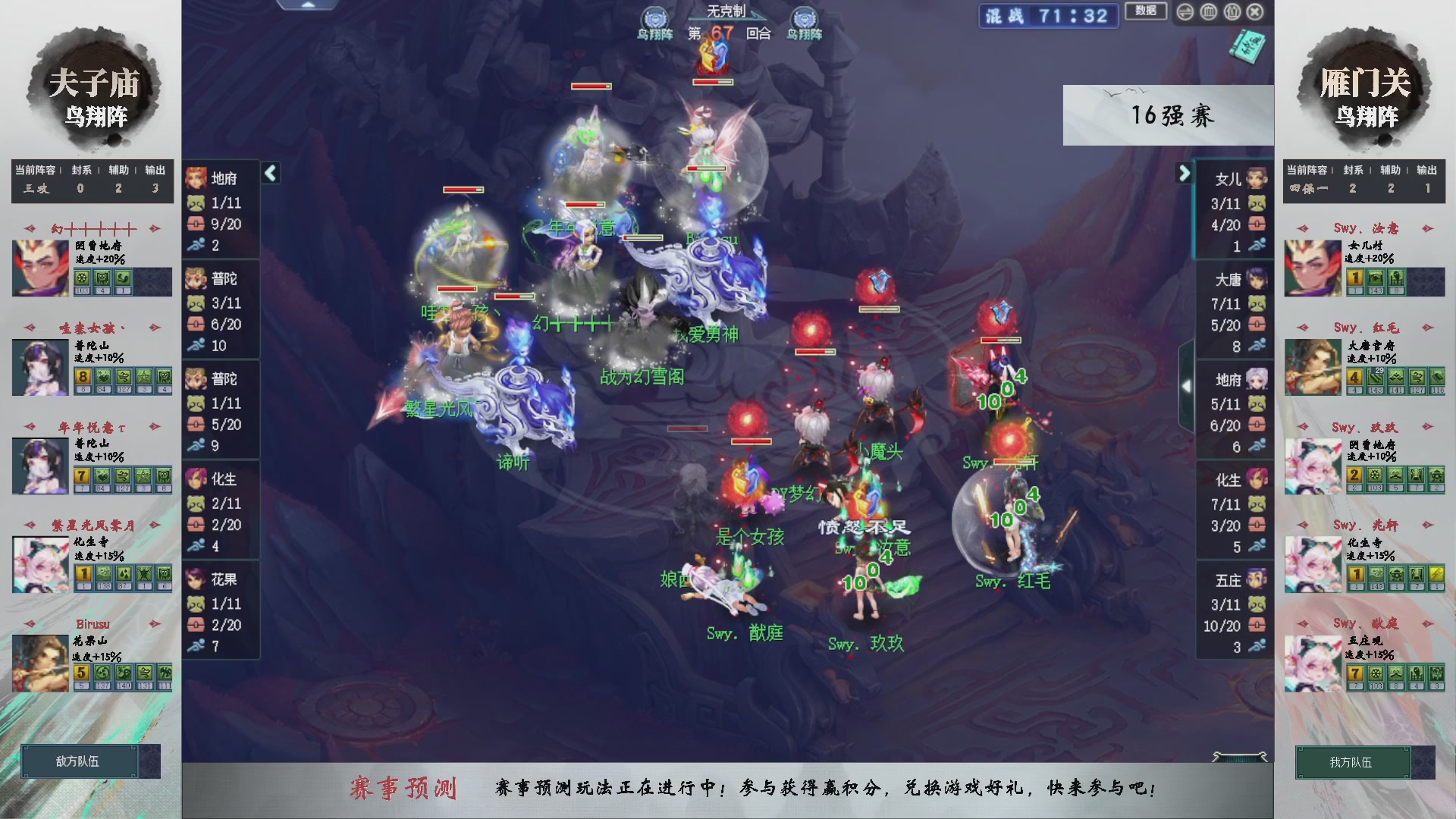Screen dimensions: 1456x819
Task: Click the 赛事预测 announcement text
Action: (x=406, y=789)
